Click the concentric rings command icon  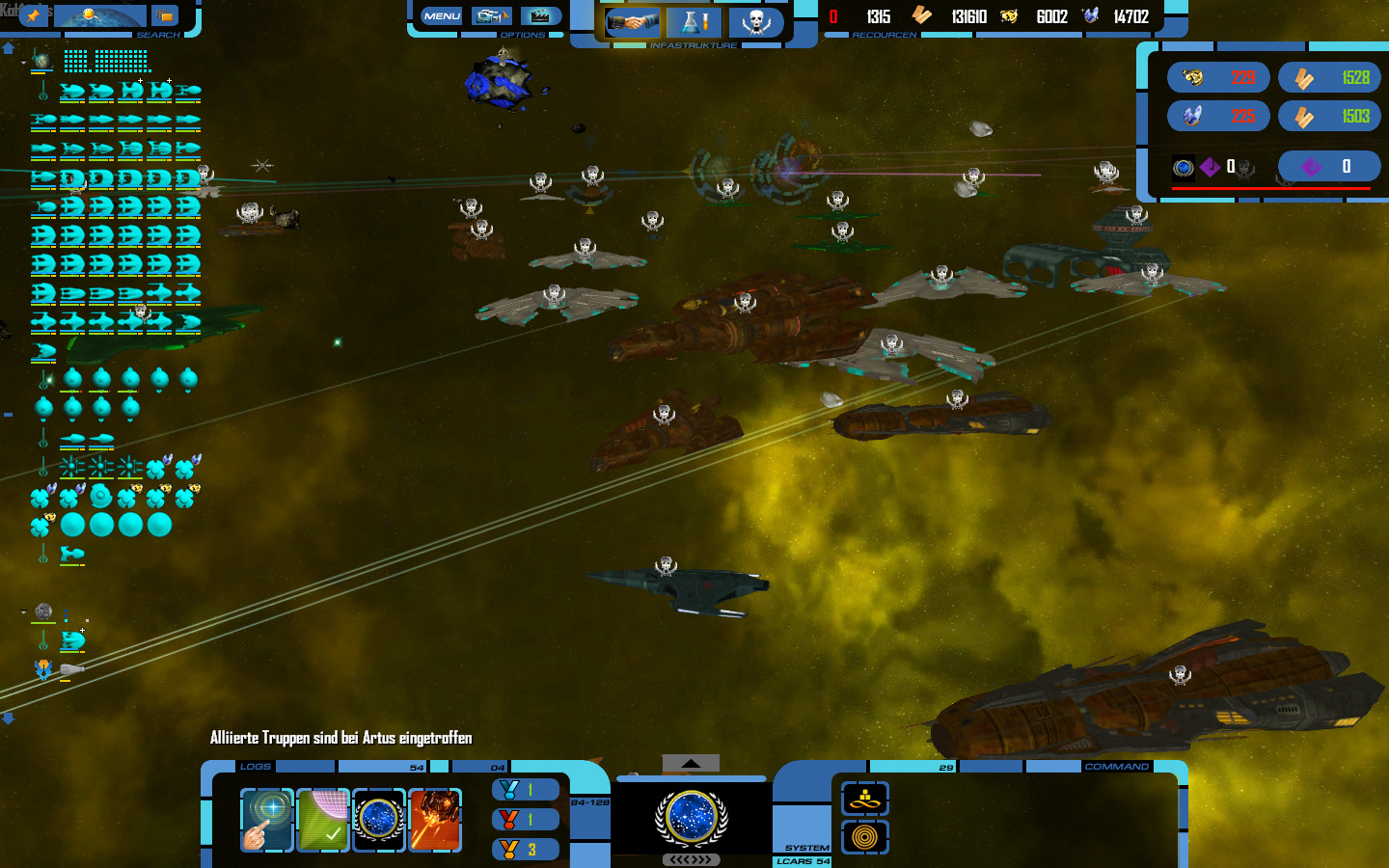pyautogui.click(x=864, y=836)
